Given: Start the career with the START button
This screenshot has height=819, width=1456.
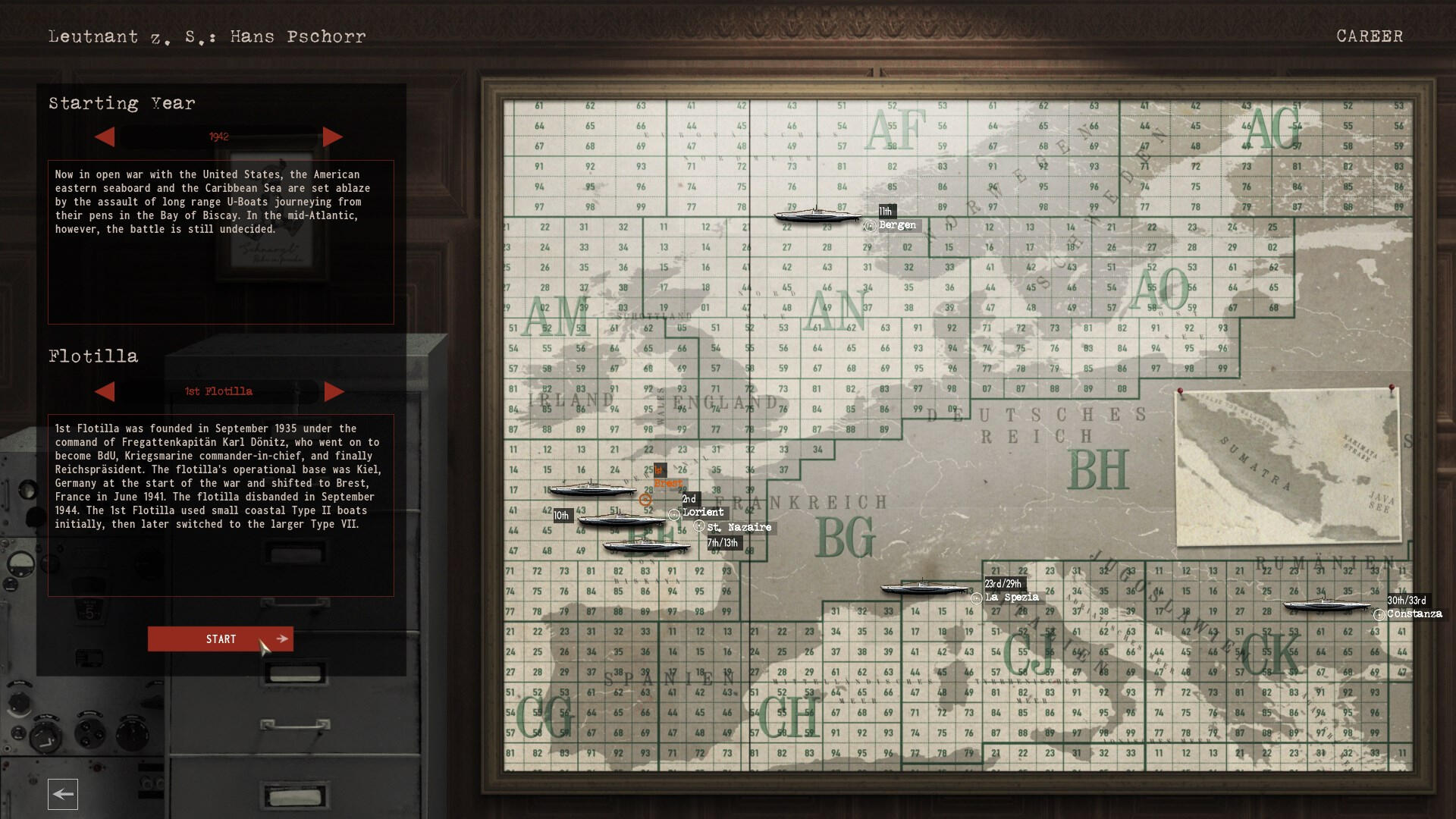Looking at the screenshot, I should pos(220,639).
